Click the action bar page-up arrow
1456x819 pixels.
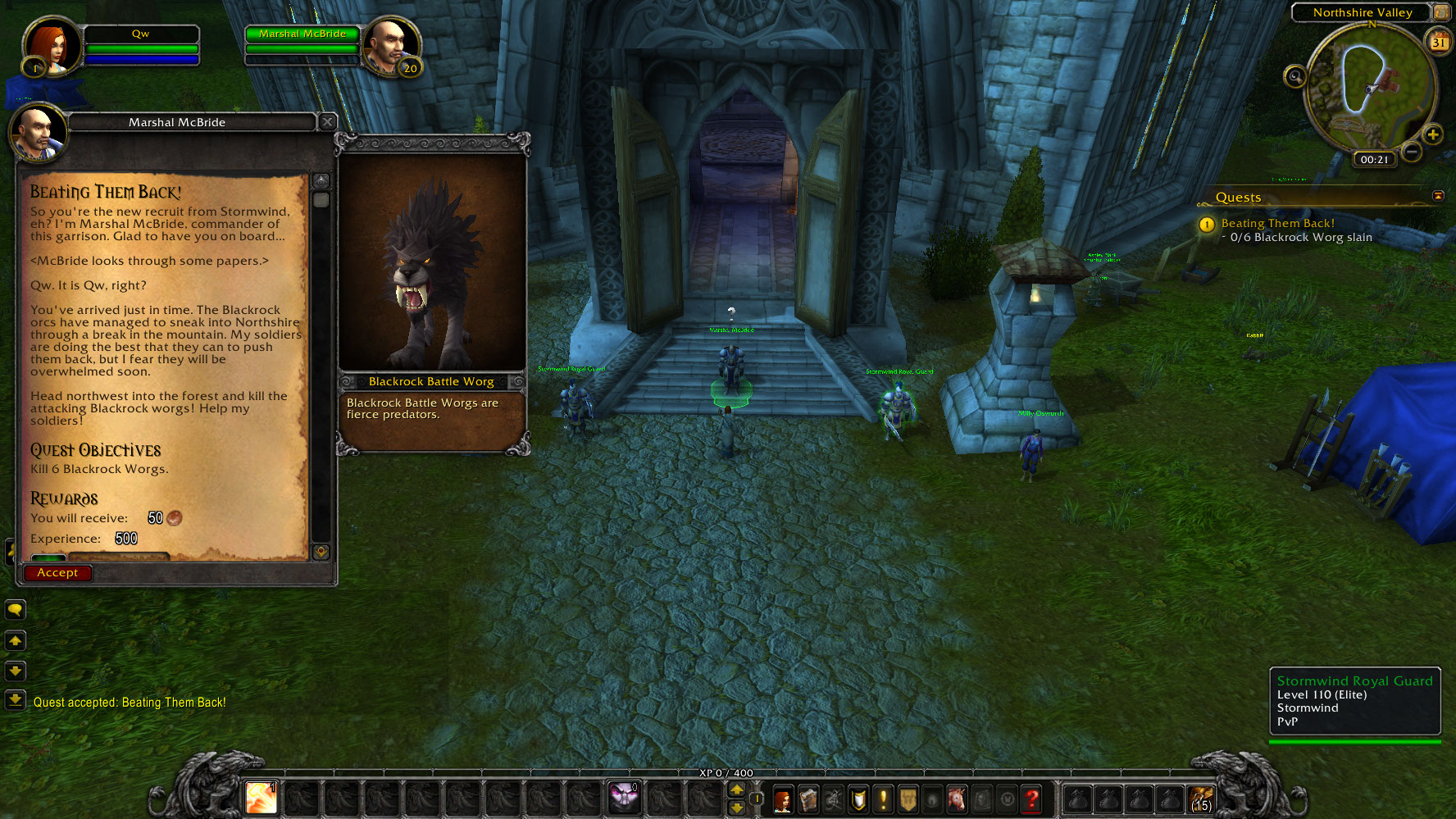[x=736, y=790]
